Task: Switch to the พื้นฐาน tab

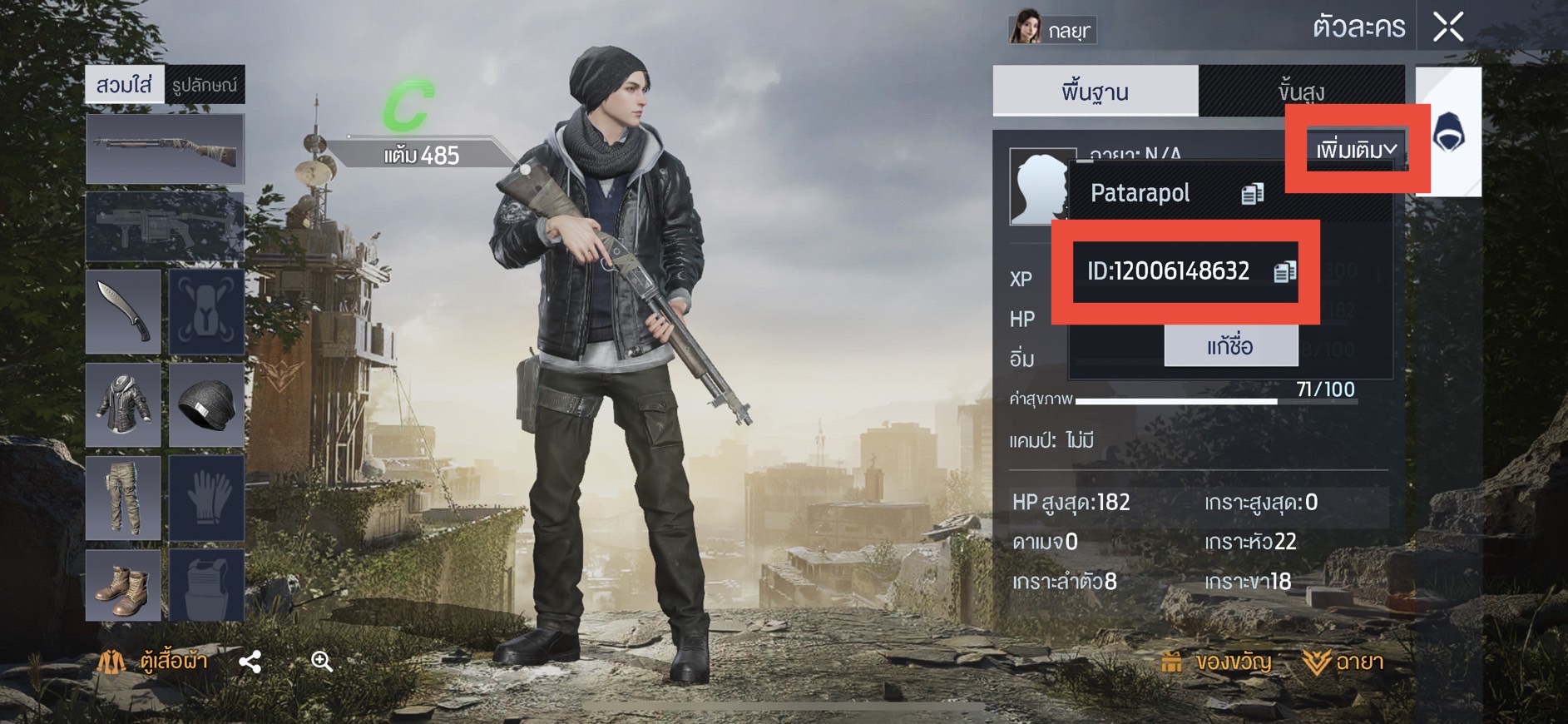Action: pyautogui.click(x=1095, y=91)
